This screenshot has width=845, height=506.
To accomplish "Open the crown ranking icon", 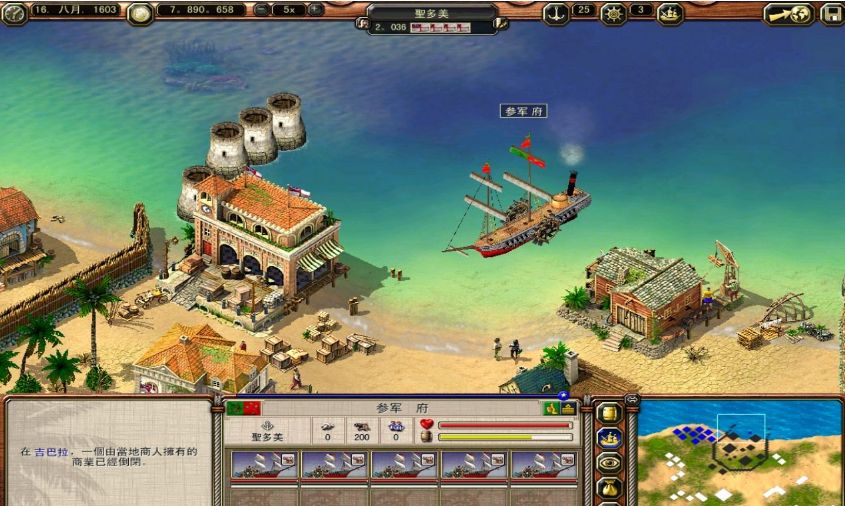I will (x=670, y=13).
